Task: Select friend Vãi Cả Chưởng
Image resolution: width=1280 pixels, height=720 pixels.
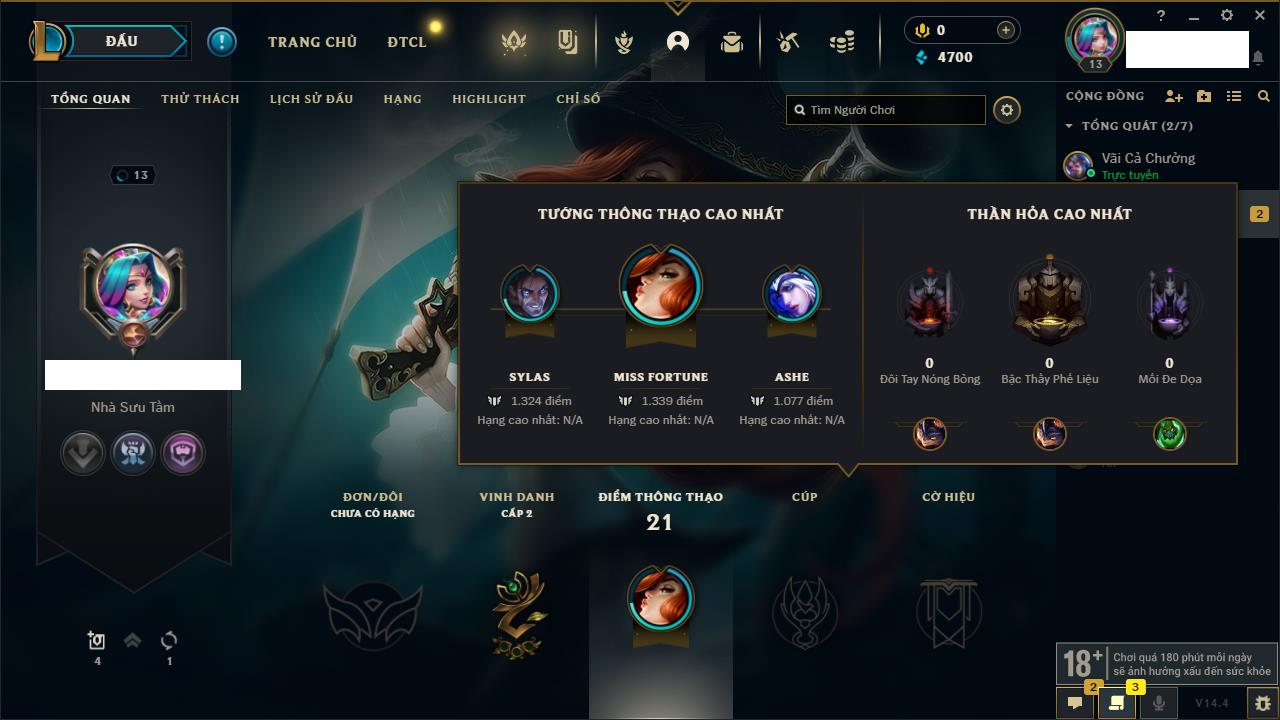Action: point(1147,158)
